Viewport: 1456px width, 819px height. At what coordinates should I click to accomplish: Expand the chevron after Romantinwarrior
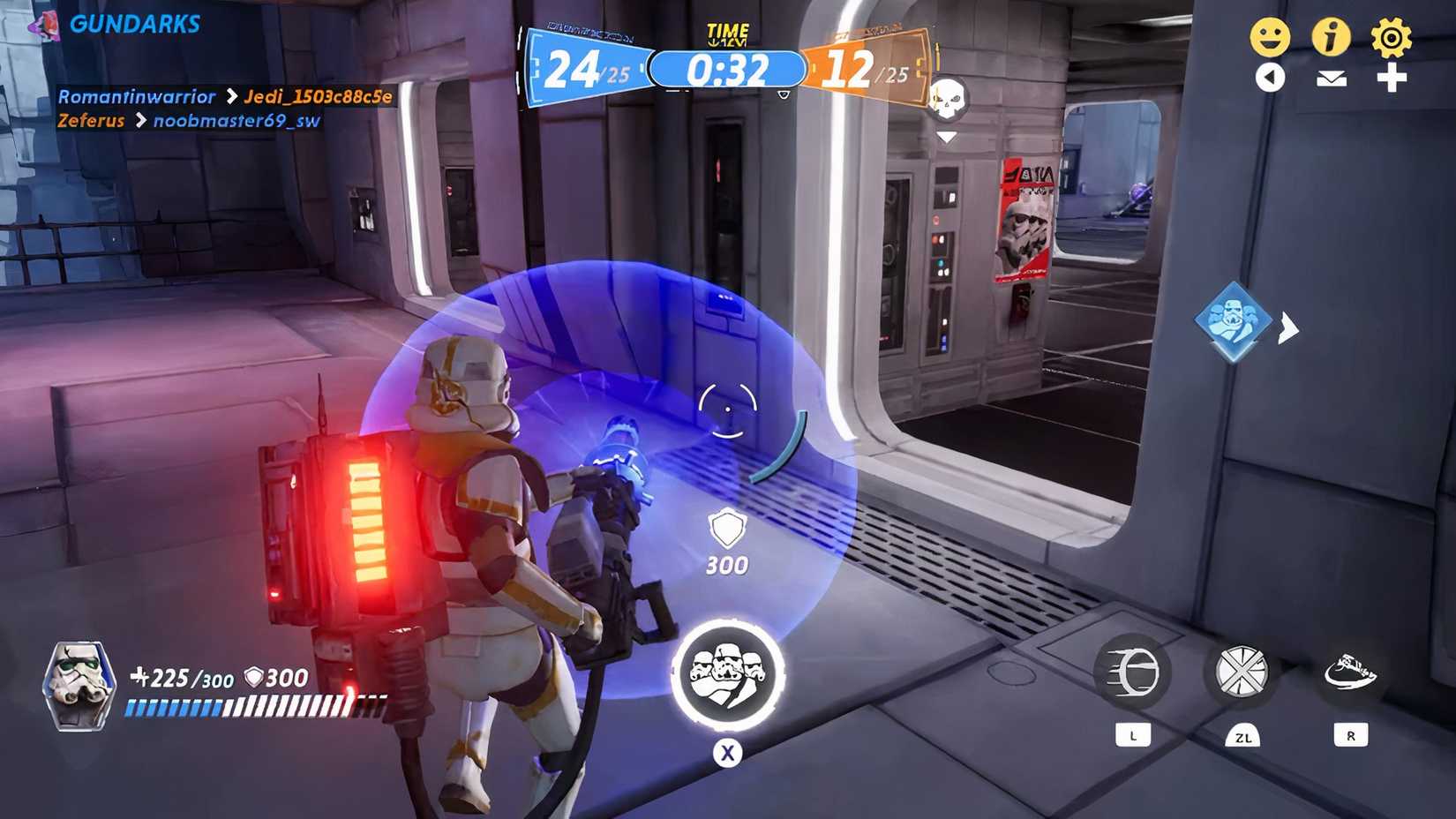coord(231,97)
